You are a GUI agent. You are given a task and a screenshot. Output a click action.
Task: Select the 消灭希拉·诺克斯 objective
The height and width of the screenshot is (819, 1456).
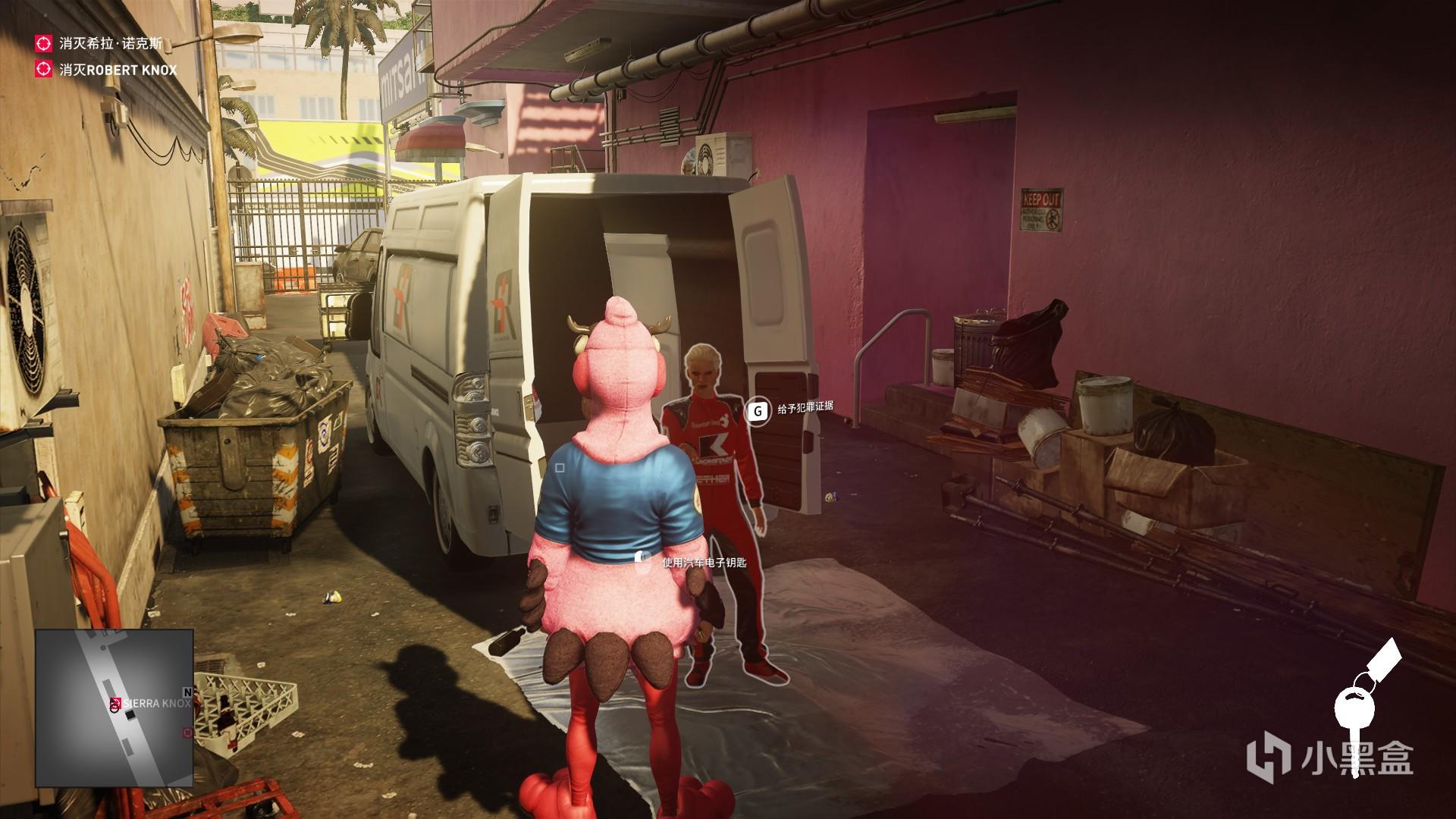110,43
